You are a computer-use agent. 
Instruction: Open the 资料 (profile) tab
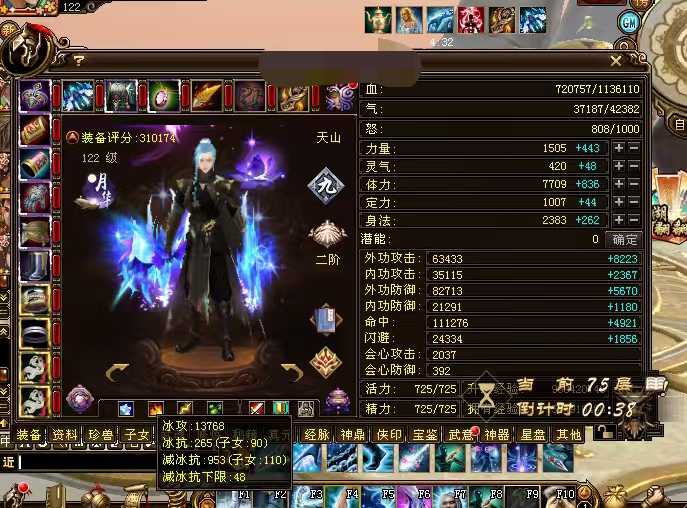click(x=65, y=435)
